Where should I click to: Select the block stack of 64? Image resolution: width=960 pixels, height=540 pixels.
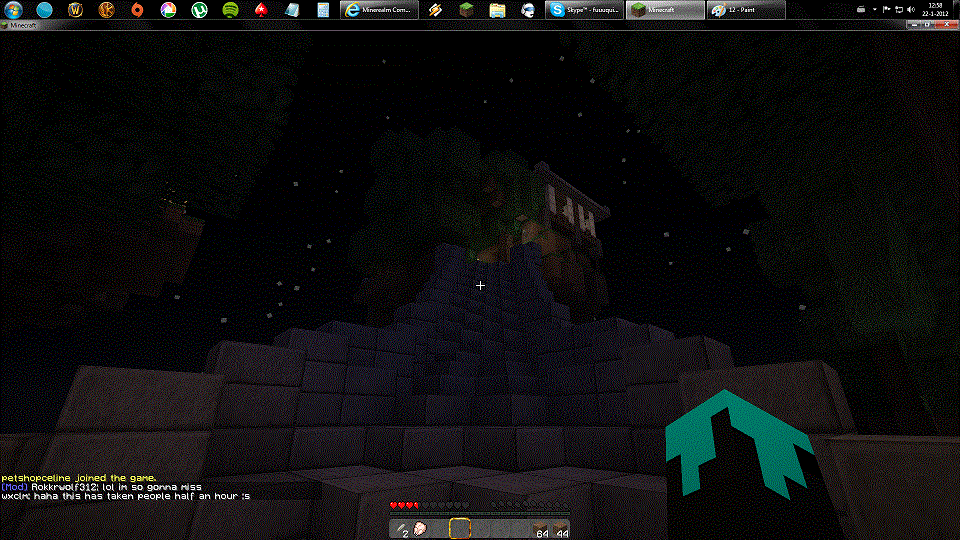coord(541,528)
